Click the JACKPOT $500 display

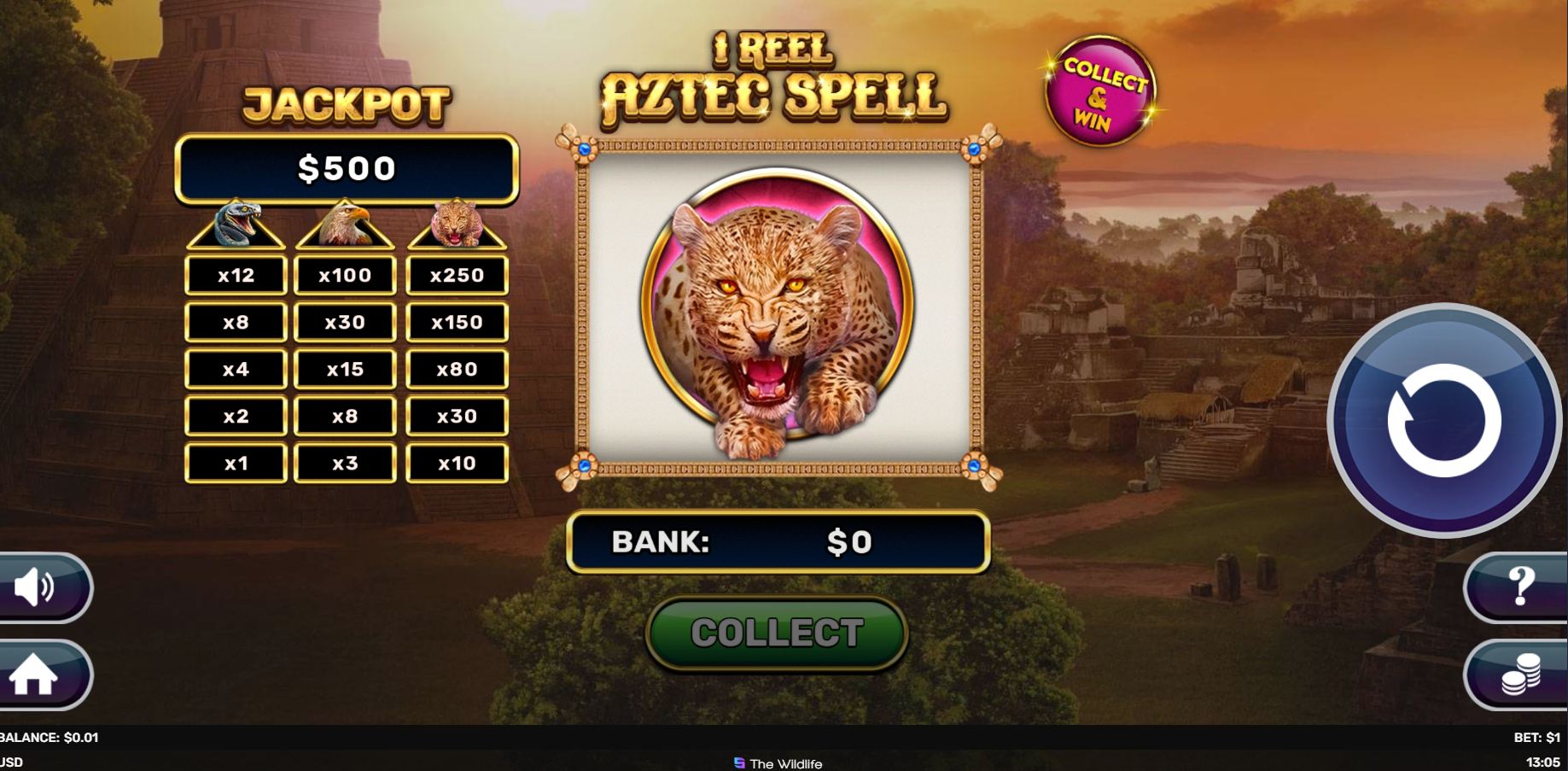[347, 168]
